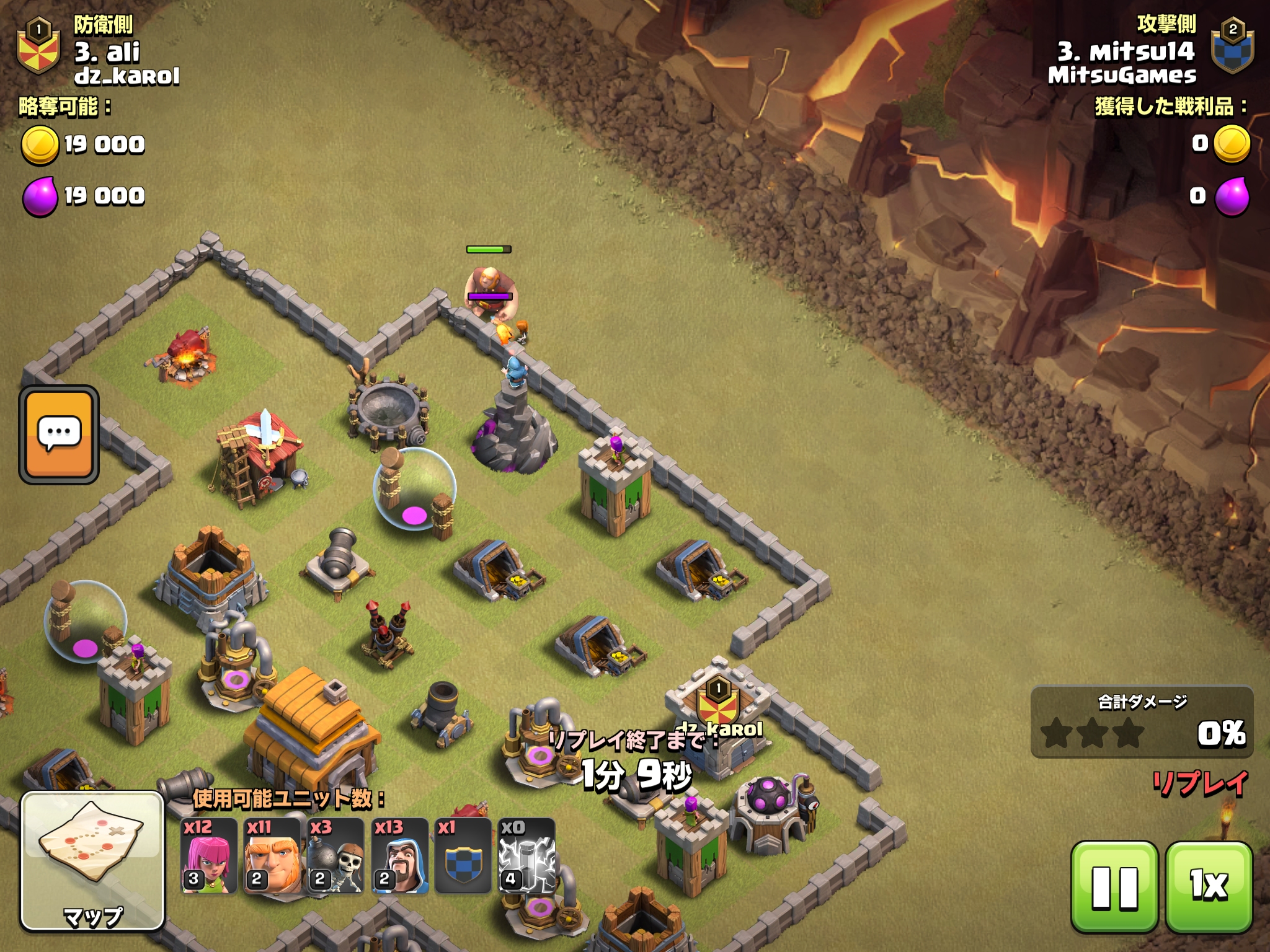Change replay speed with the 1x button
Screen dimensions: 1270x952
1209,887
